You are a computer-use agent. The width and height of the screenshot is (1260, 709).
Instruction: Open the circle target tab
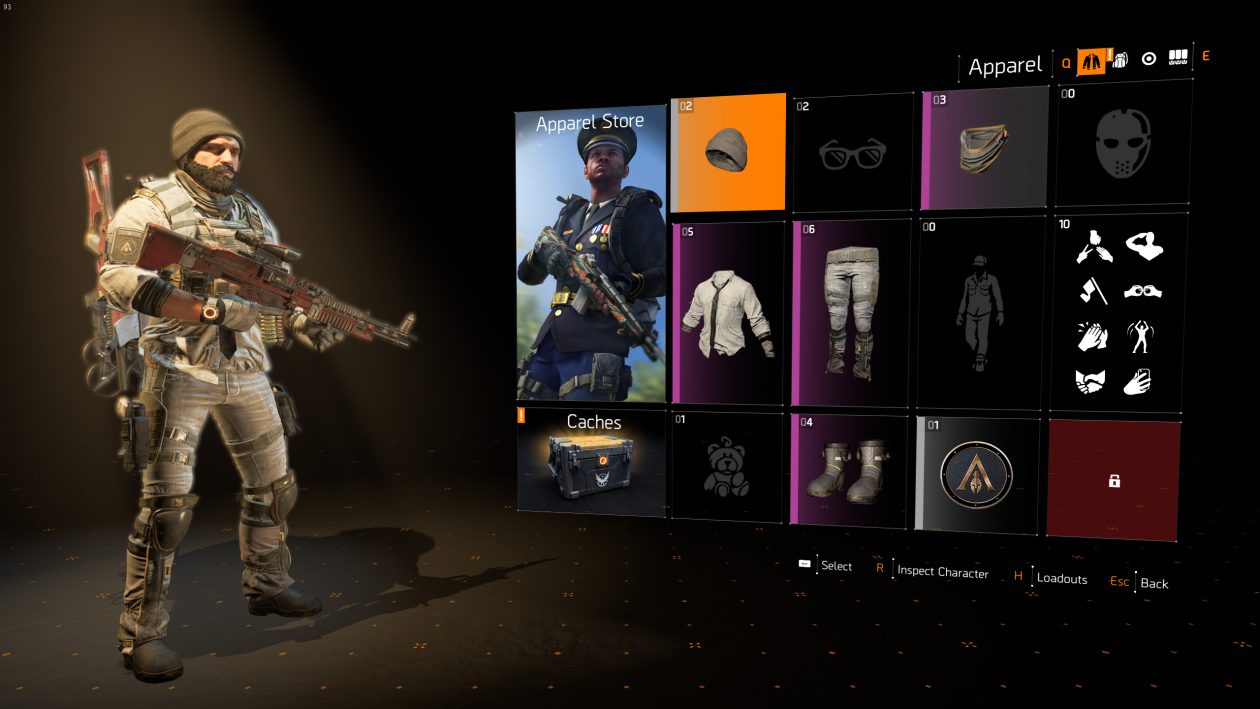(1149, 59)
